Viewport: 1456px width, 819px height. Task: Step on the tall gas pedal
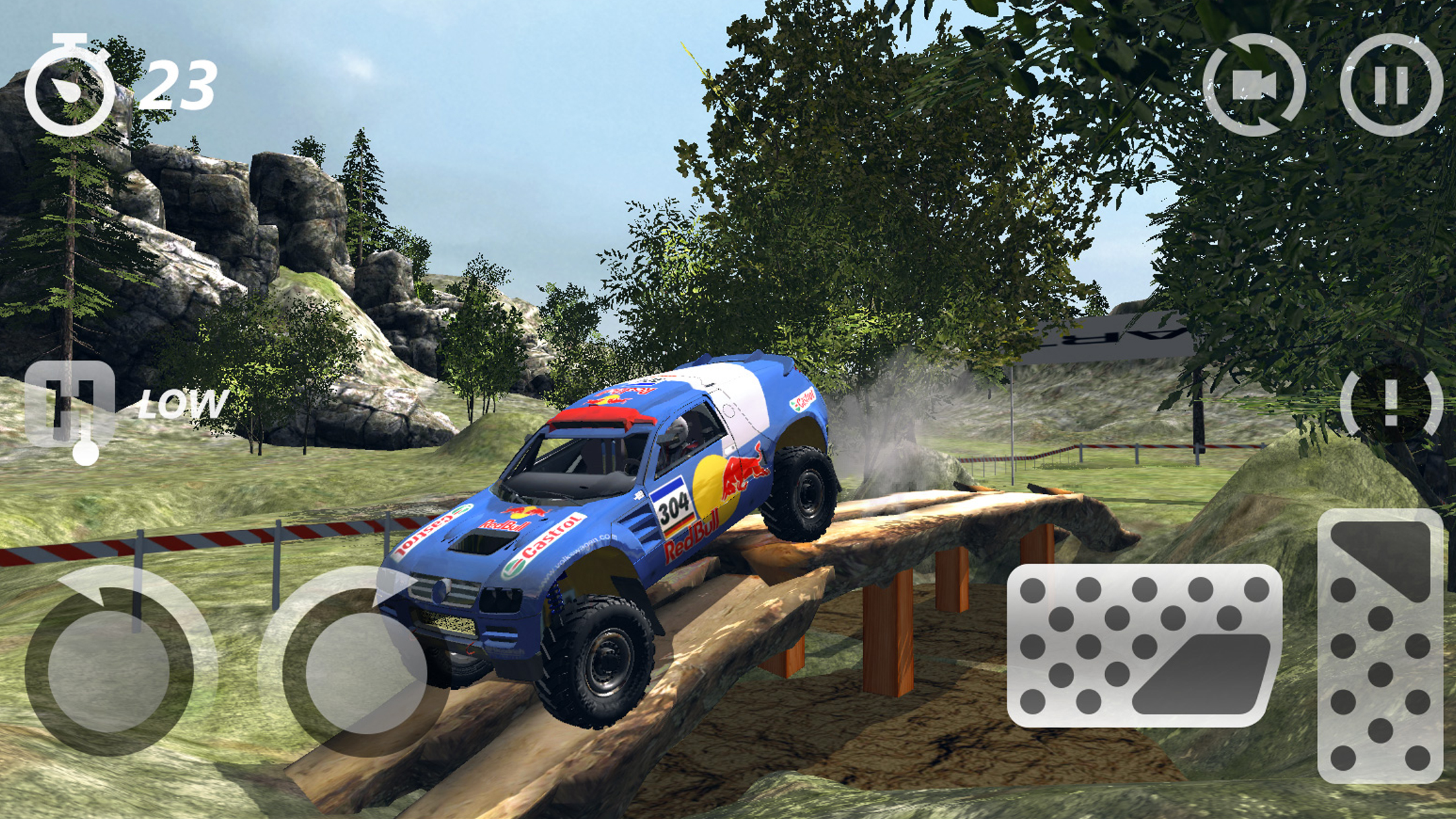[1380, 645]
